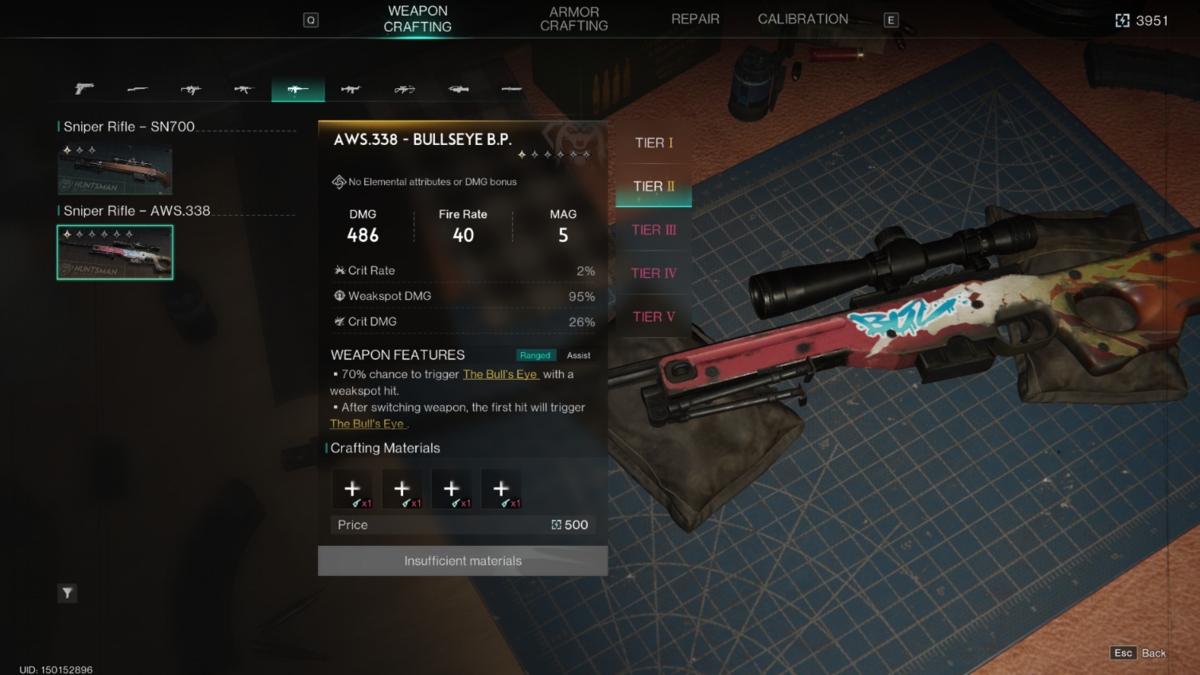
Task: Select the Ranged feature tag
Action: coord(535,355)
